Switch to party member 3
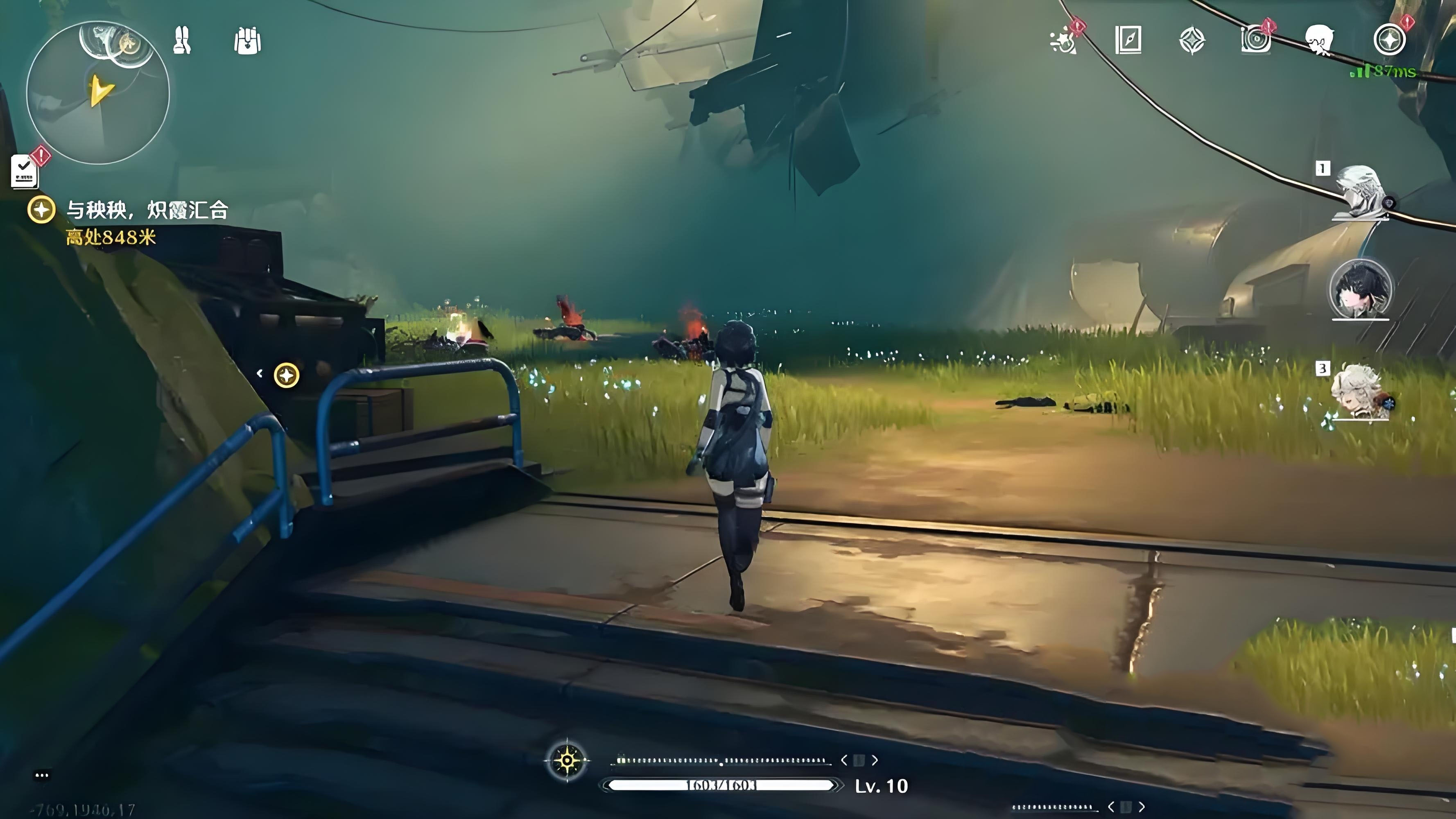Image resolution: width=1456 pixels, height=819 pixels. coord(1359,393)
